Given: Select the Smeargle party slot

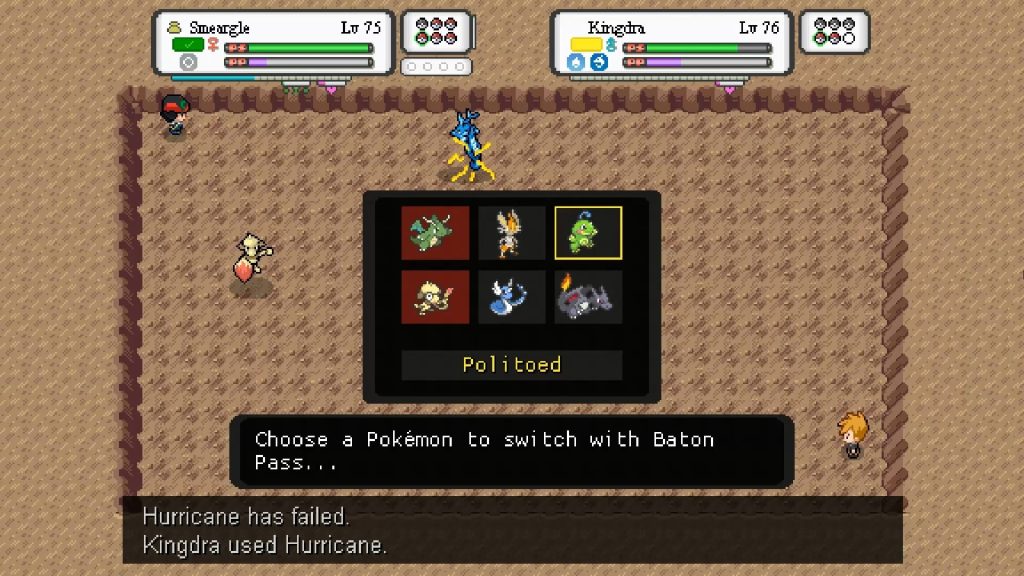Looking at the screenshot, I should [x=435, y=297].
